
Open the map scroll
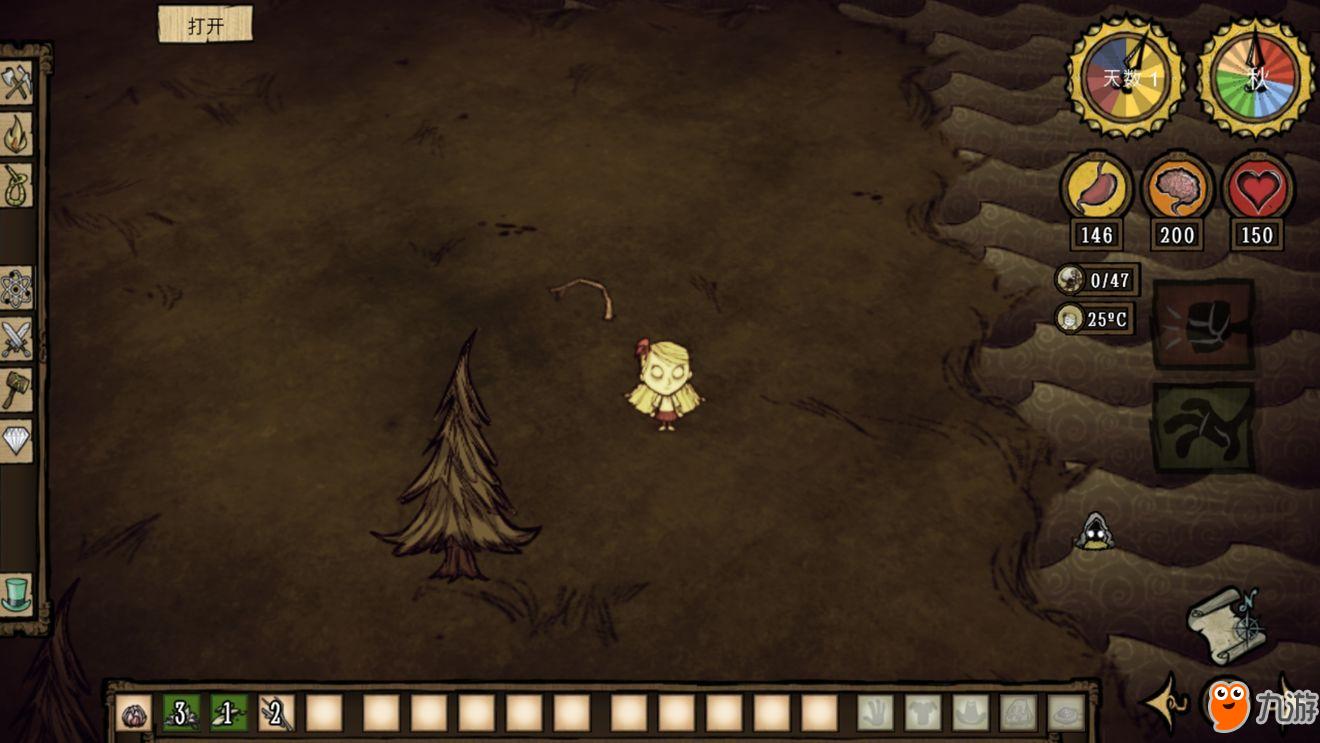click(x=1224, y=625)
